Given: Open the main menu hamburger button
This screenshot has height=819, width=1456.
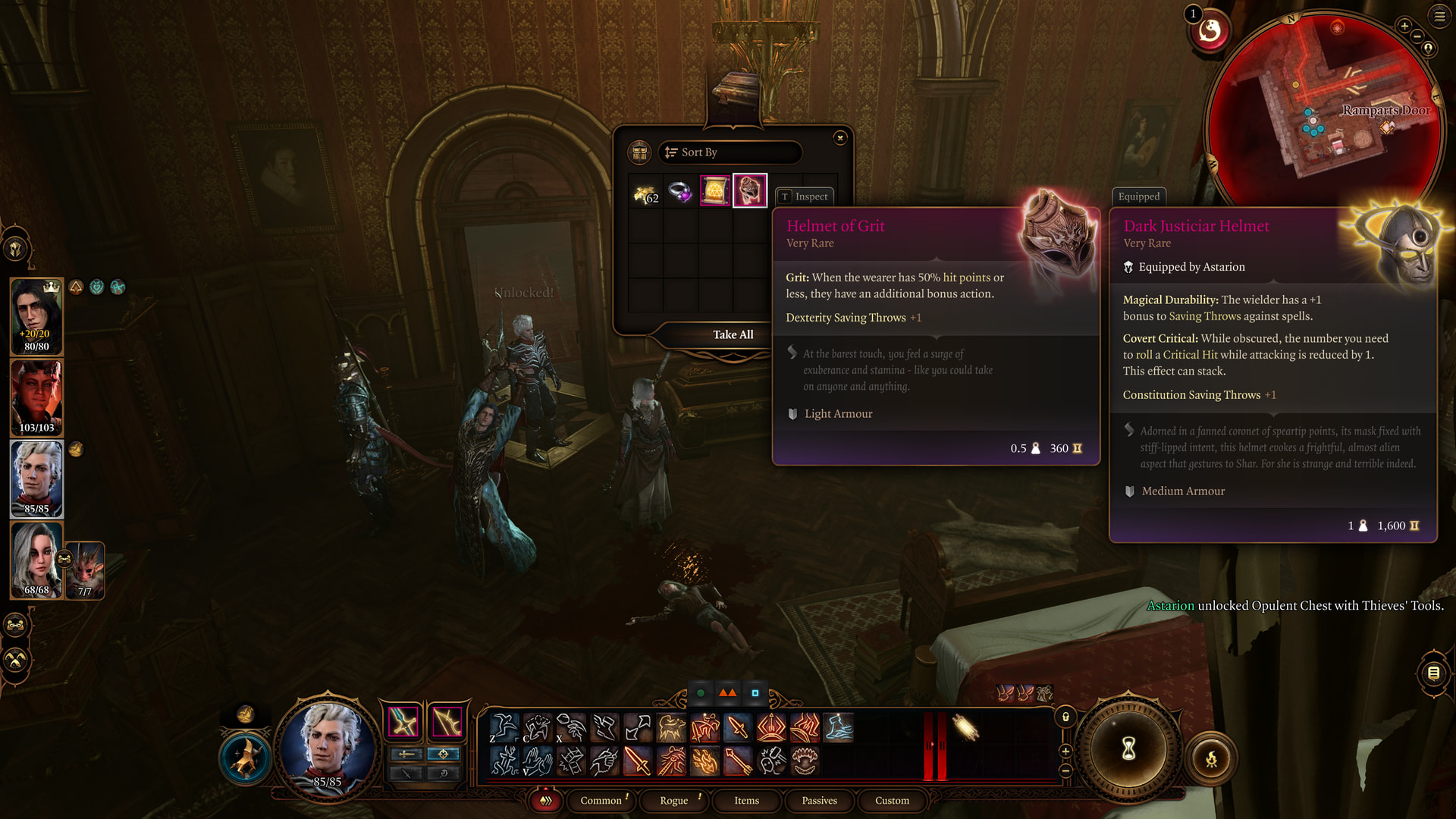Looking at the screenshot, I should coord(1439,16).
